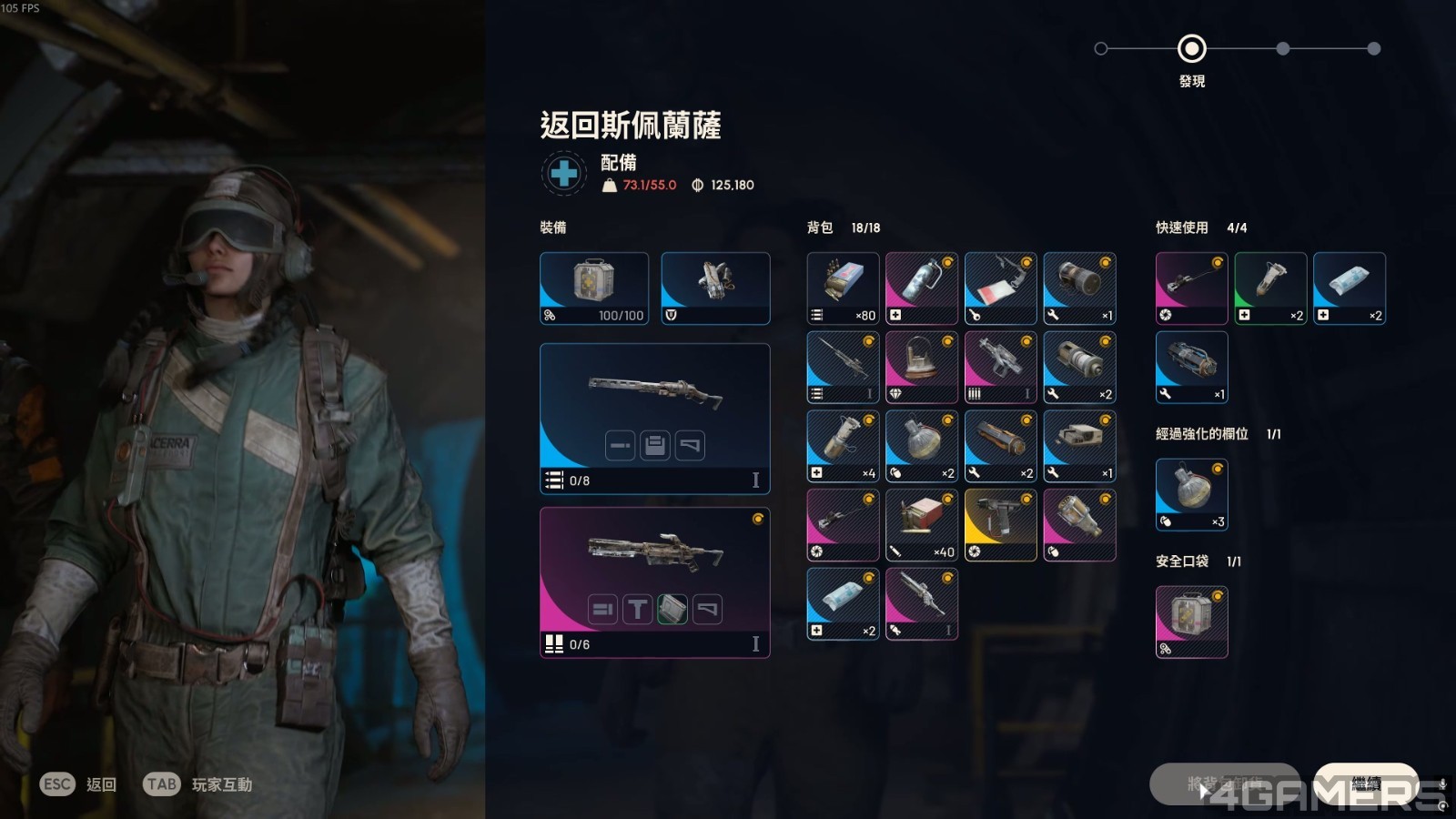Choose the snow globe trinket in the backpack

(922, 367)
